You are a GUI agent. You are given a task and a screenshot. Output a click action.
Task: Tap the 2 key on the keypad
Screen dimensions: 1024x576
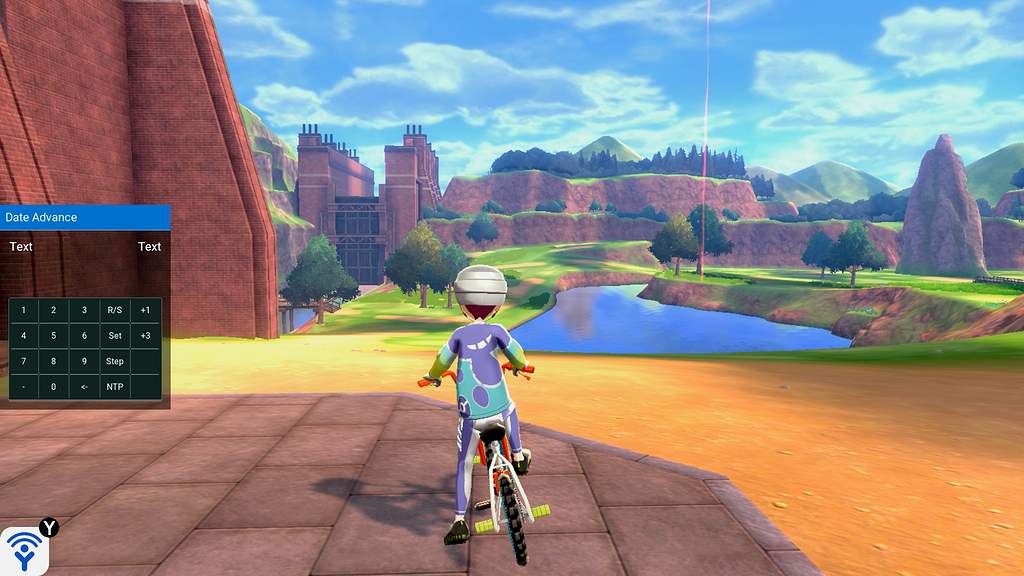pyautogui.click(x=54, y=310)
